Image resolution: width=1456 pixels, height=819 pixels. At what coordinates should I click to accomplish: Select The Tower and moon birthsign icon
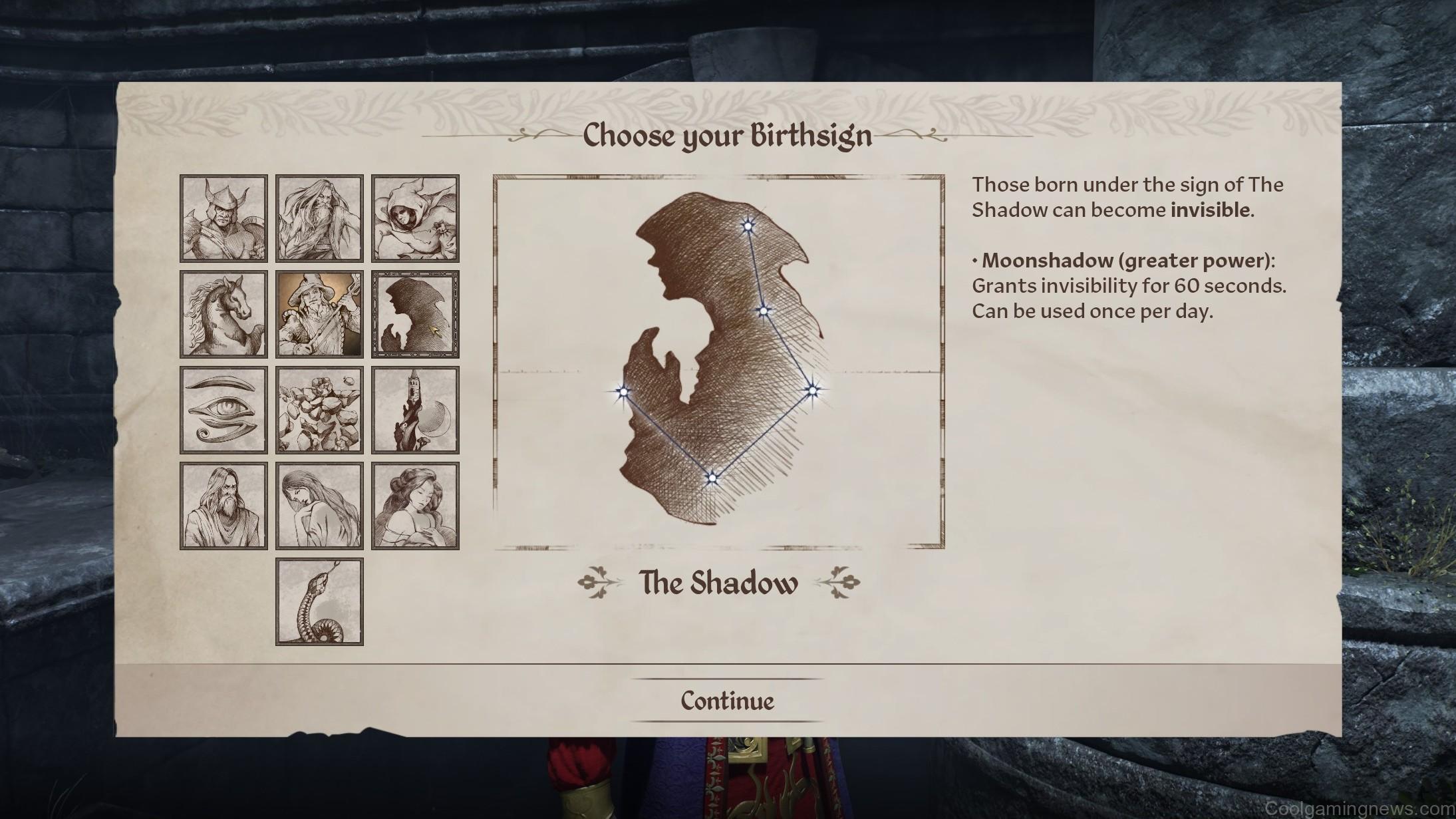416,409
